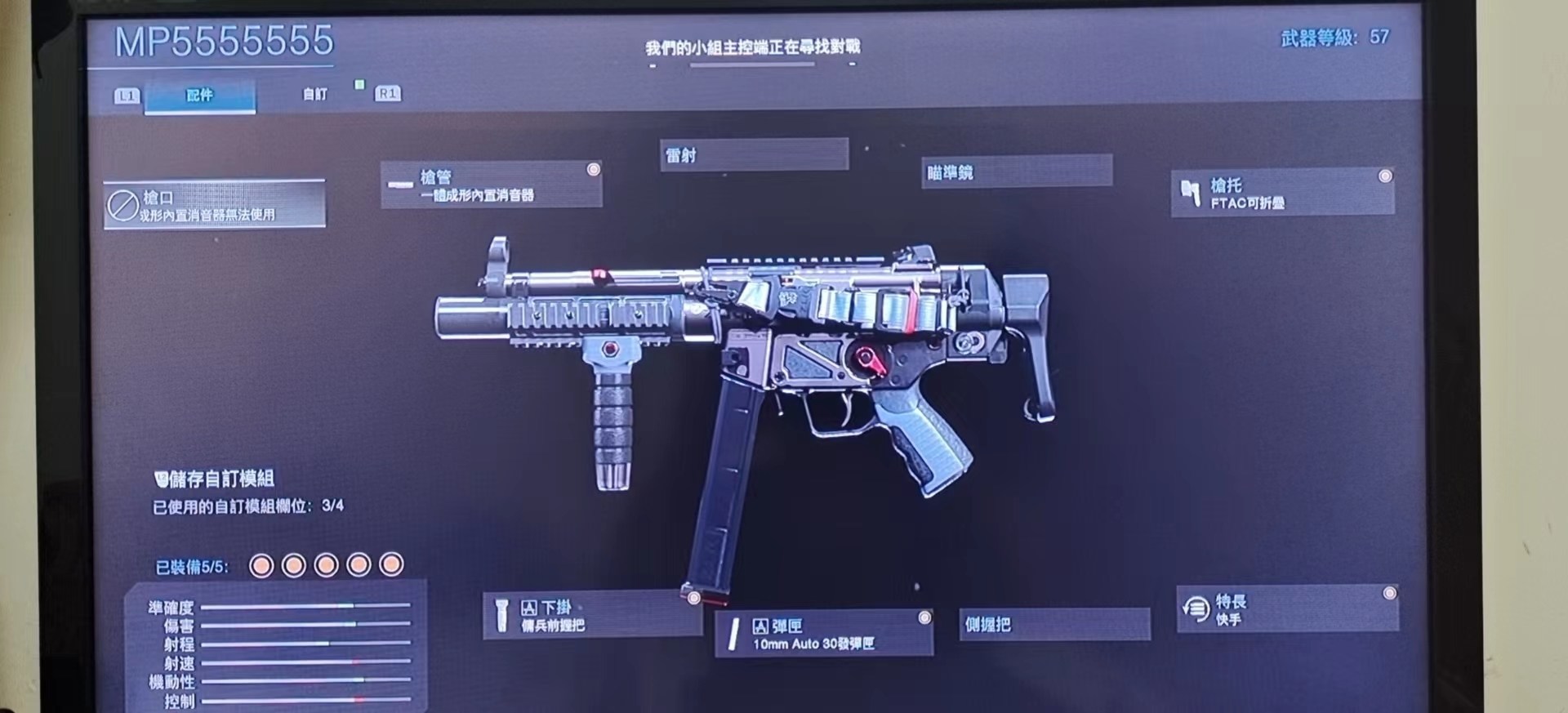This screenshot has height=713, width=1568.
Task: Open the 槍托 FTAC可折疊 stock slot icon
Action: click(1190, 194)
